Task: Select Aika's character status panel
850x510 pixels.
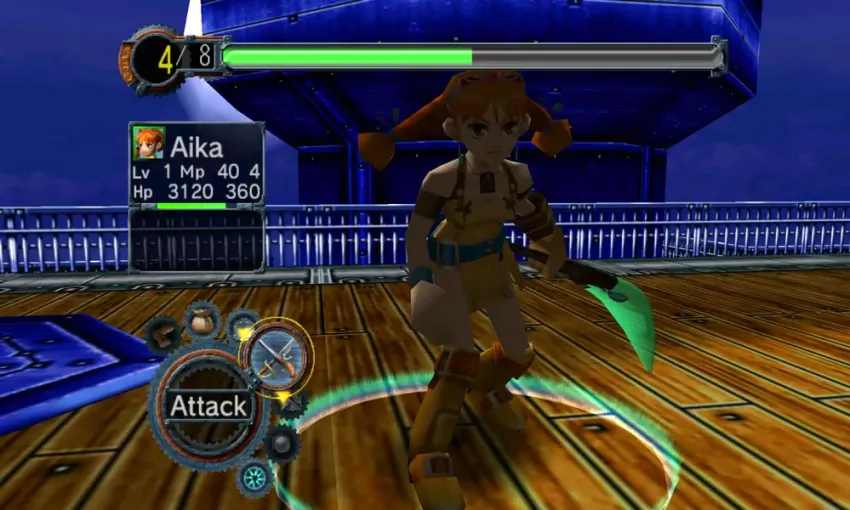Action: 197,165
